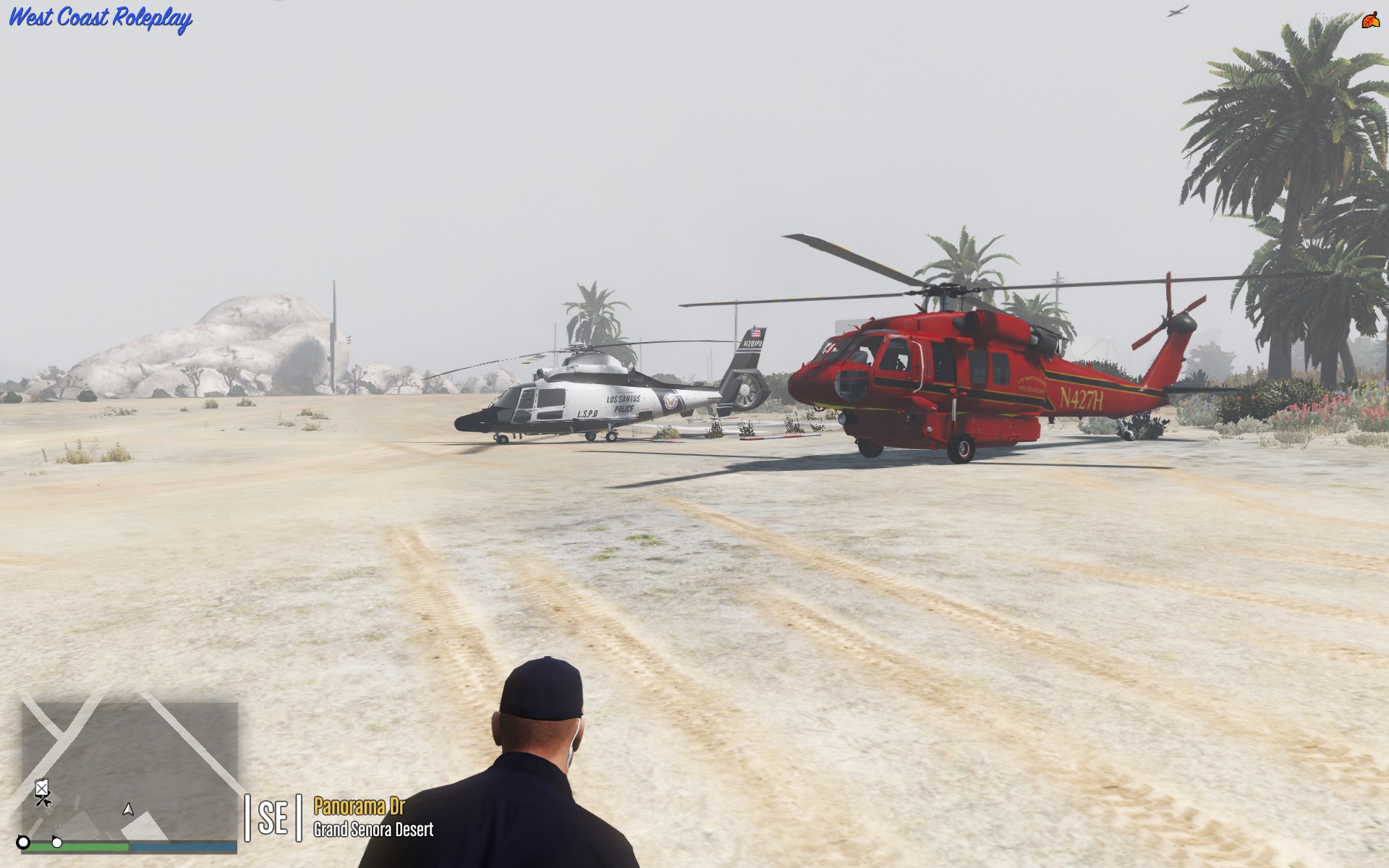Click the player arrow inside the minimap

[x=128, y=810]
